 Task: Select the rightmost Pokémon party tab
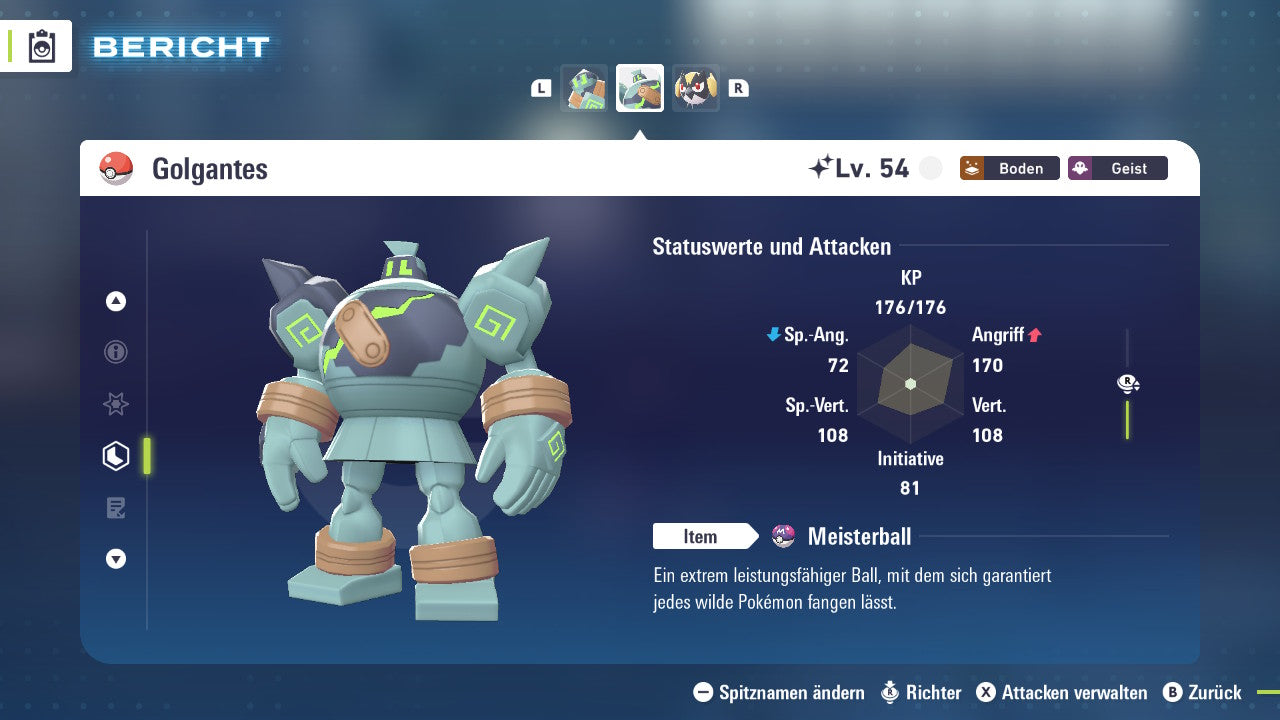(696, 87)
